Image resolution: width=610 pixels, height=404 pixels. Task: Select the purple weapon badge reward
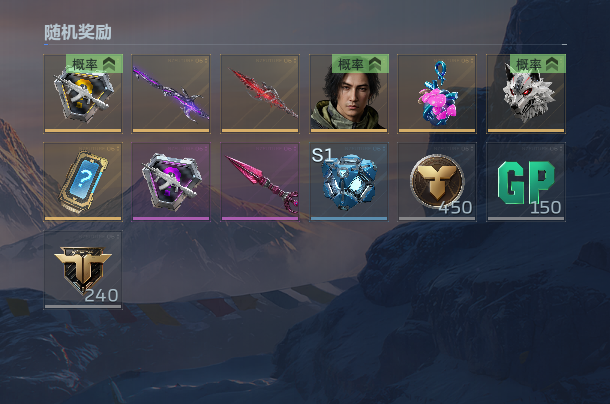pyautogui.click(x=171, y=181)
